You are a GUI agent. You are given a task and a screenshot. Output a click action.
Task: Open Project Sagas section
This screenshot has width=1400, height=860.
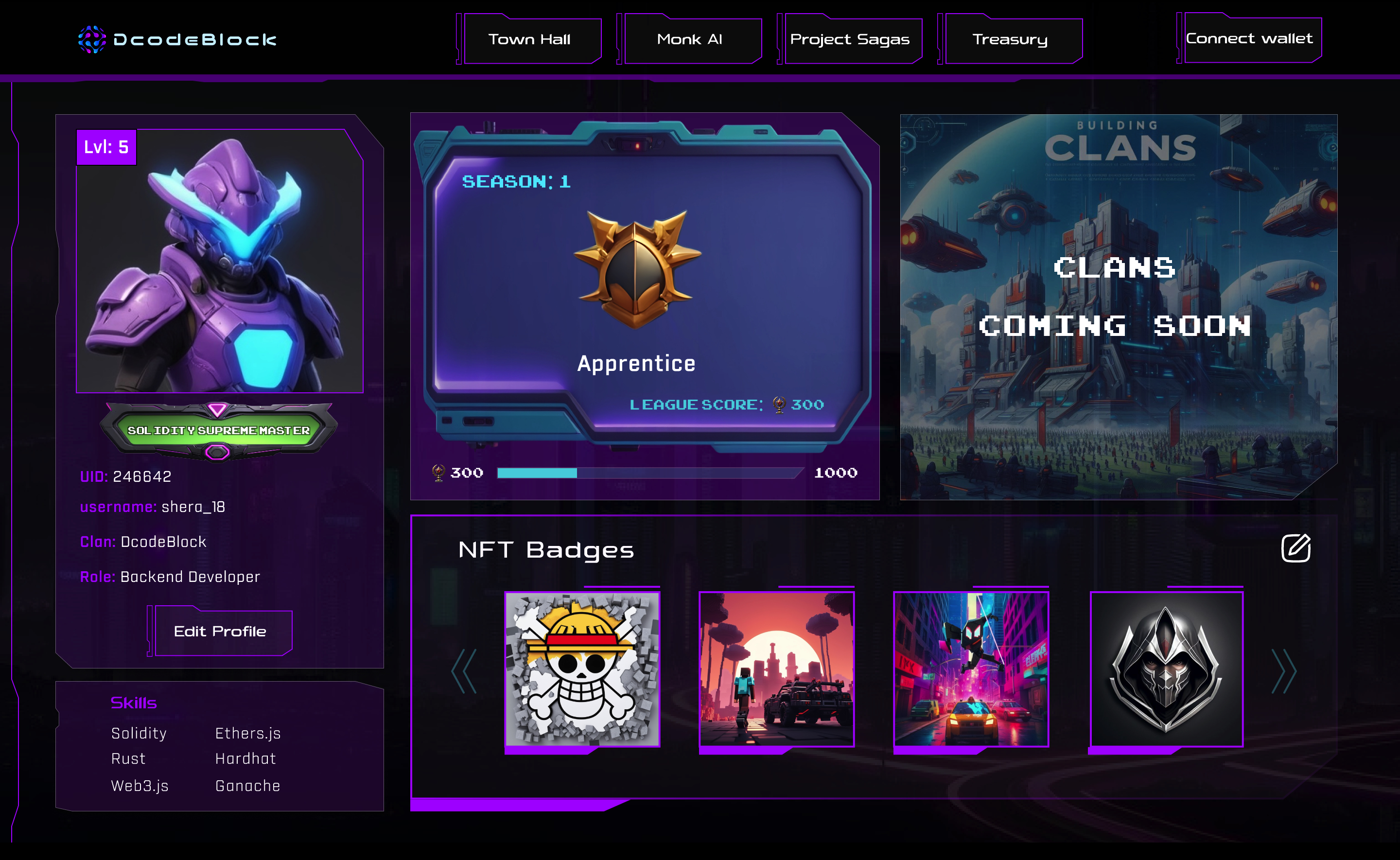pos(850,39)
